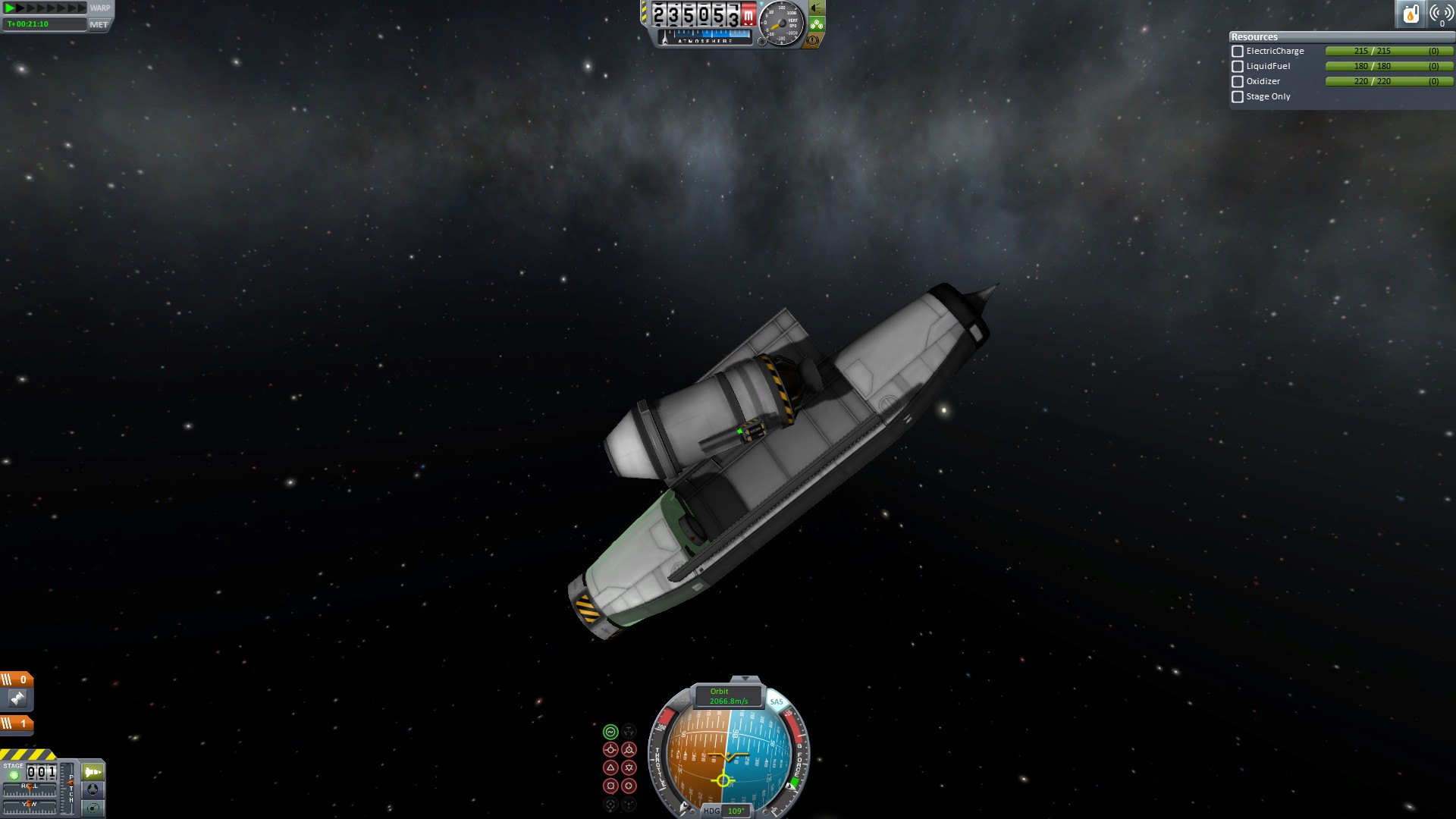Tick the Oxidizer resource checkbox

(x=1238, y=82)
